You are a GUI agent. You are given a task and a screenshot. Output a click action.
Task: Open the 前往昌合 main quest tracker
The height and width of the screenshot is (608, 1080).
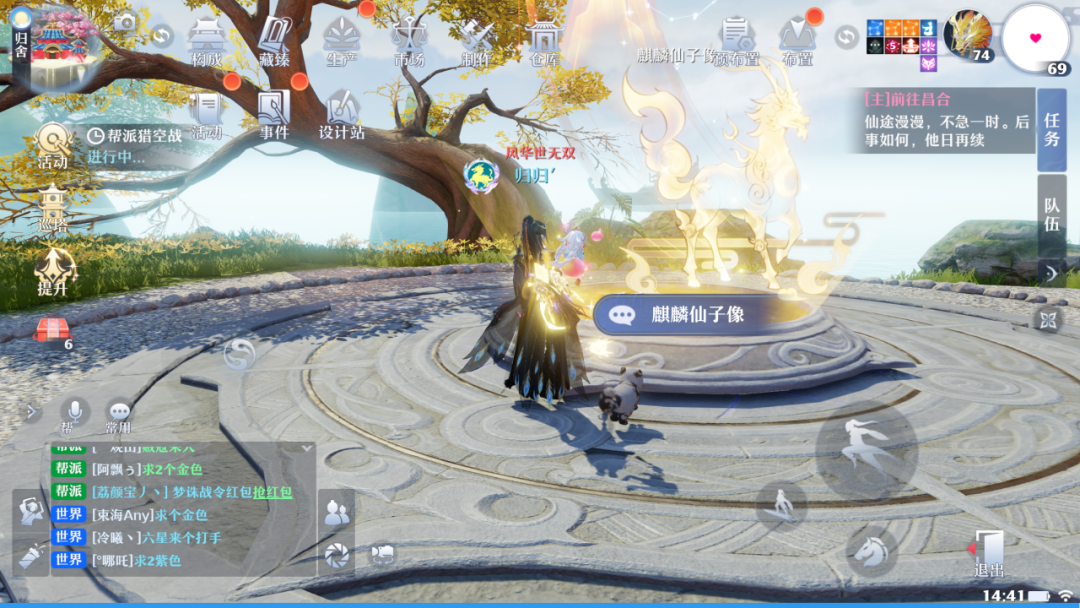[x=945, y=120]
